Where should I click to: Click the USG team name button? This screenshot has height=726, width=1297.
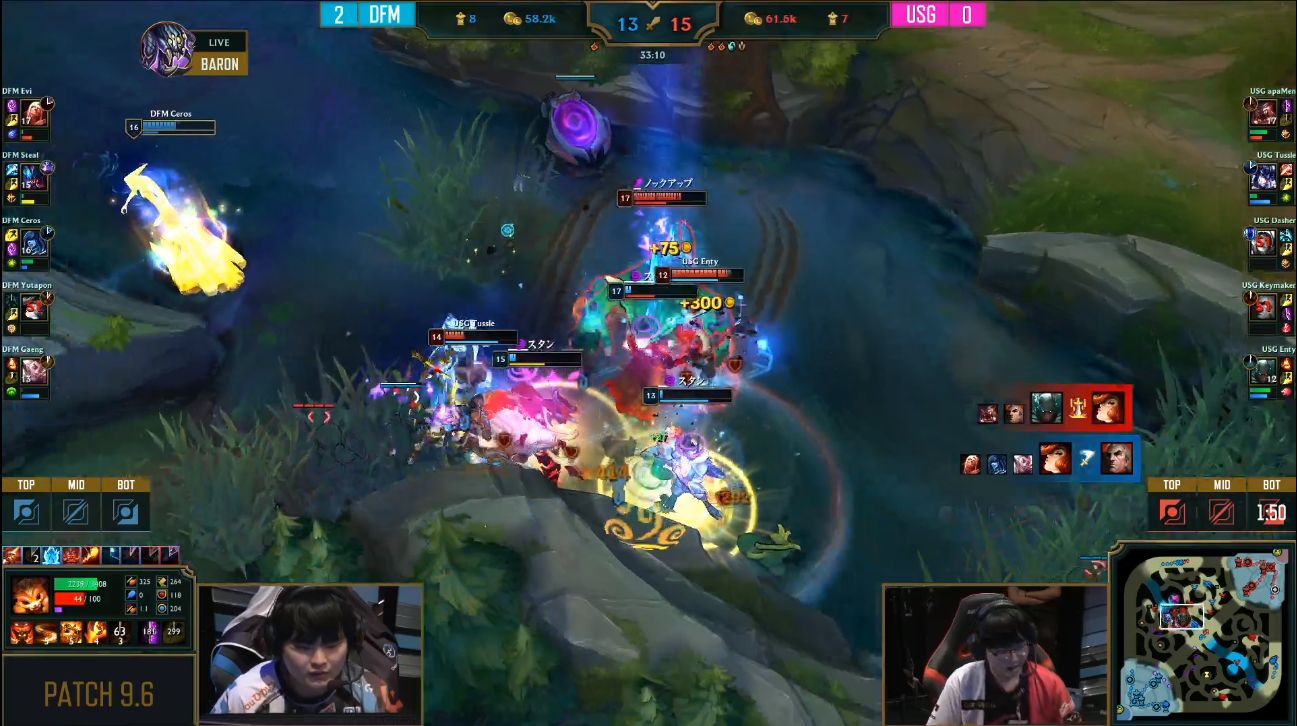coord(922,14)
